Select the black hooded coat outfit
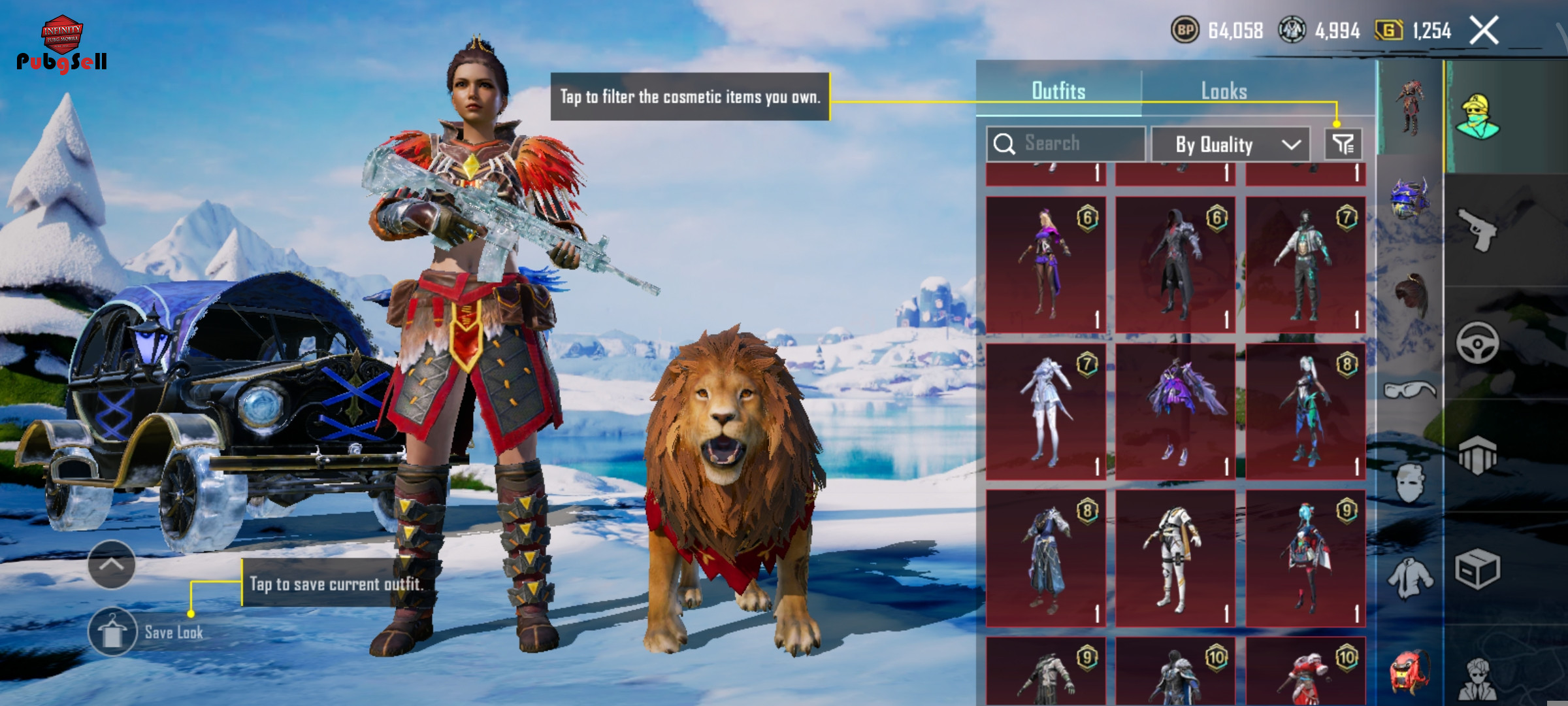This screenshot has height=706, width=1568. click(1175, 265)
